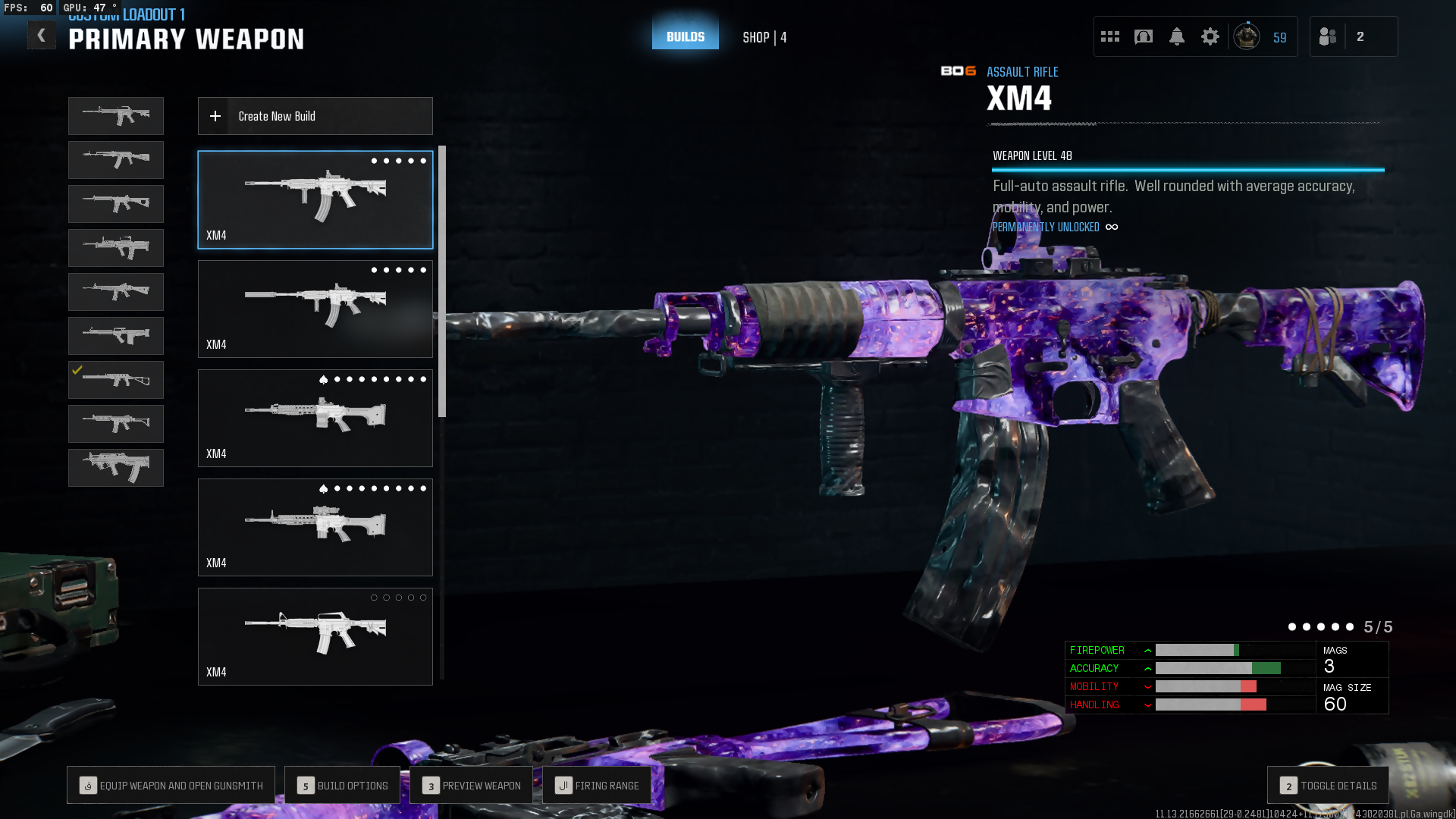This screenshot has height=819, width=1456.
Task: Switch to the Builds tab
Action: tap(685, 36)
